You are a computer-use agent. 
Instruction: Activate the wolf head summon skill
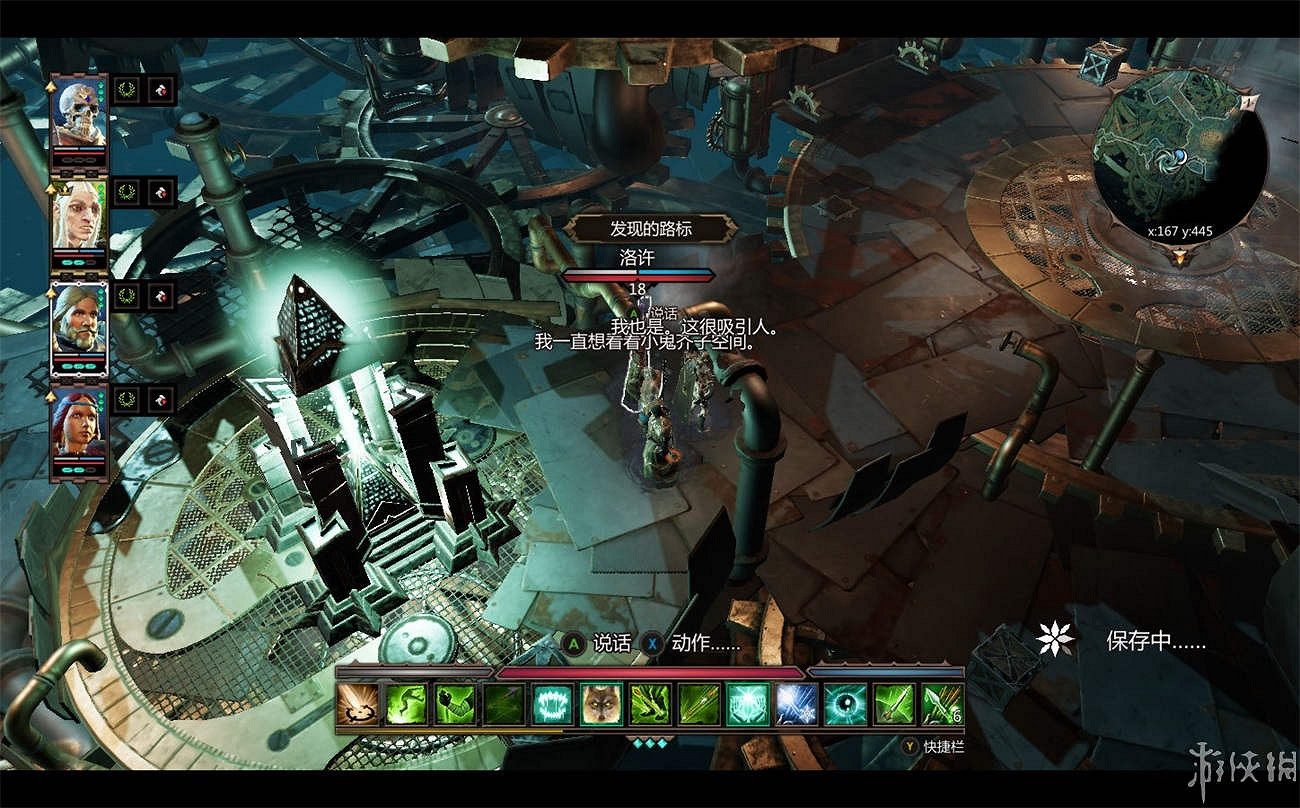[x=601, y=704]
